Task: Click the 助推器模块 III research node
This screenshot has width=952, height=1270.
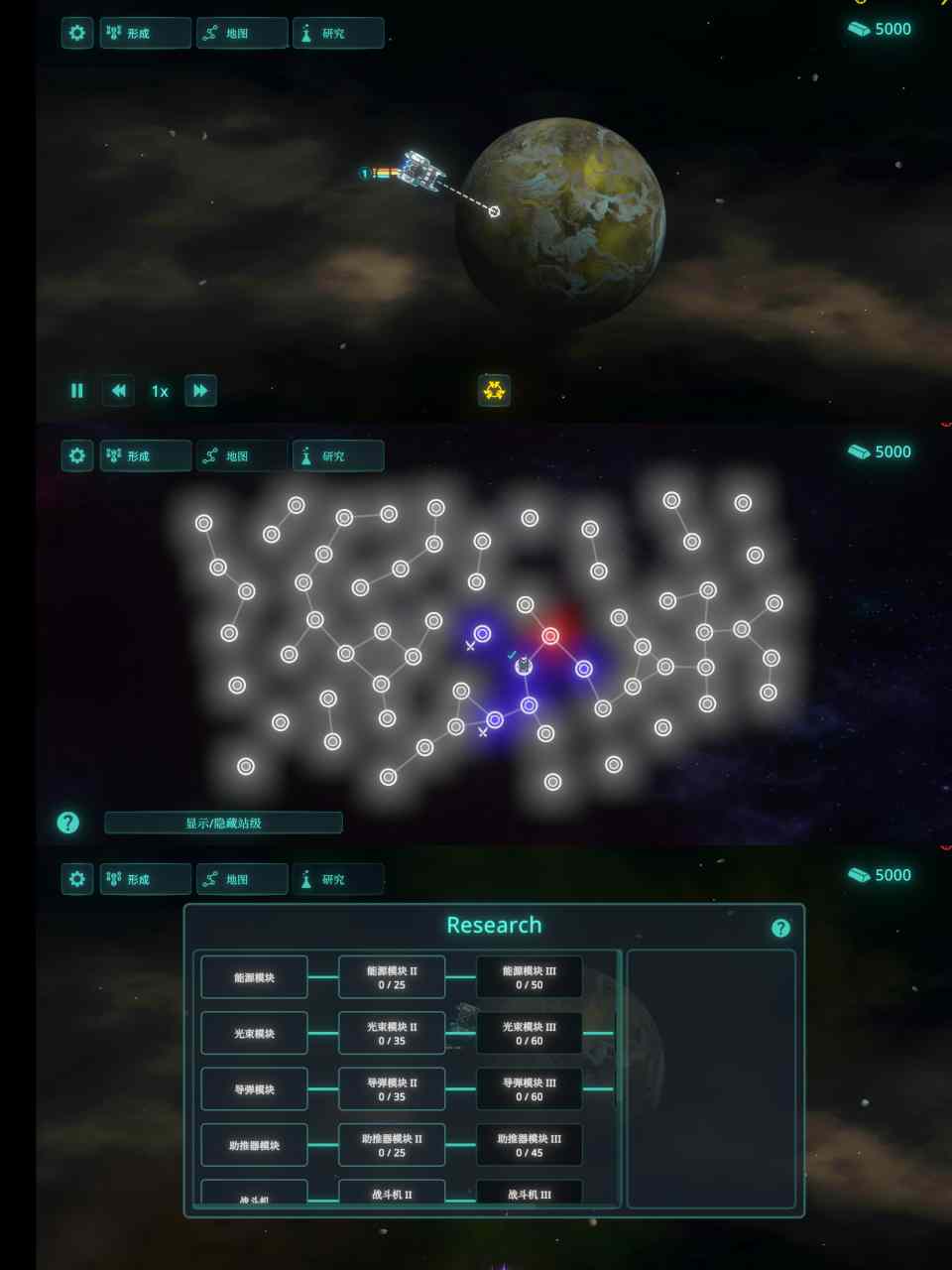Action: [530, 1145]
